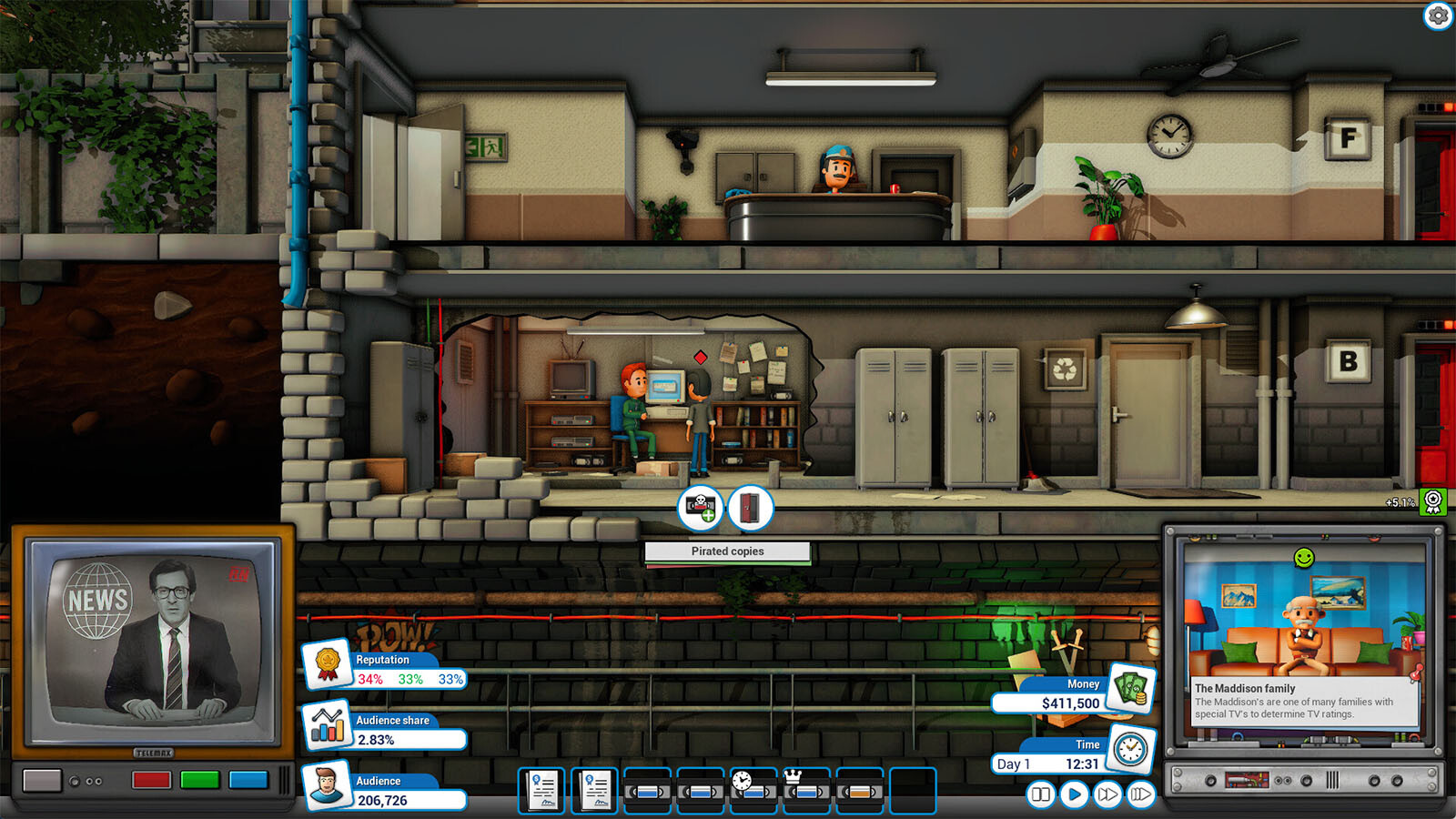
Task: Click the grey TV power button
Action: coord(42,780)
